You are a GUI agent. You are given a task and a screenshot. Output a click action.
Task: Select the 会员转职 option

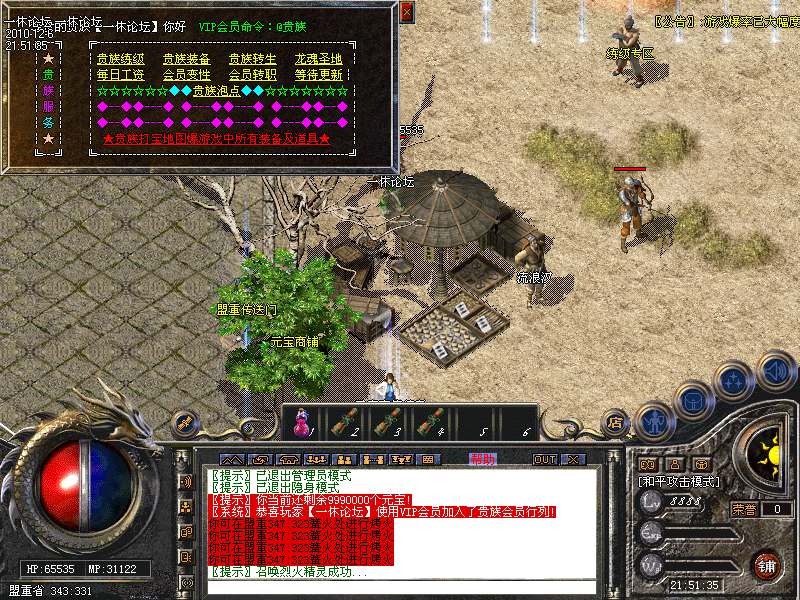click(252, 75)
